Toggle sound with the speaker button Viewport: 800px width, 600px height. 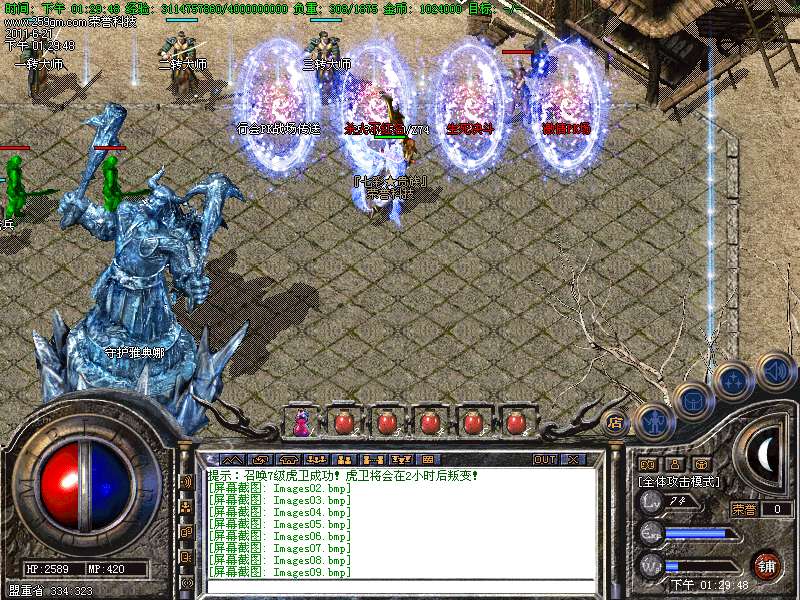pyautogui.click(x=774, y=370)
